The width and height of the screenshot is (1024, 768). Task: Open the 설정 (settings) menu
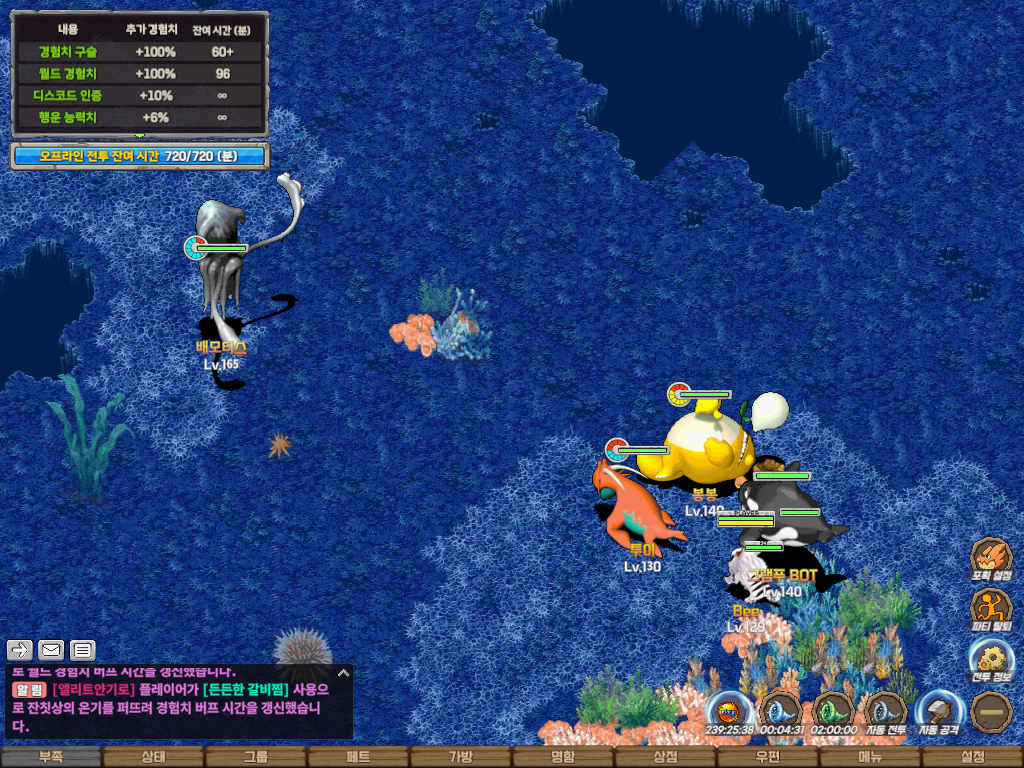tap(972, 757)
